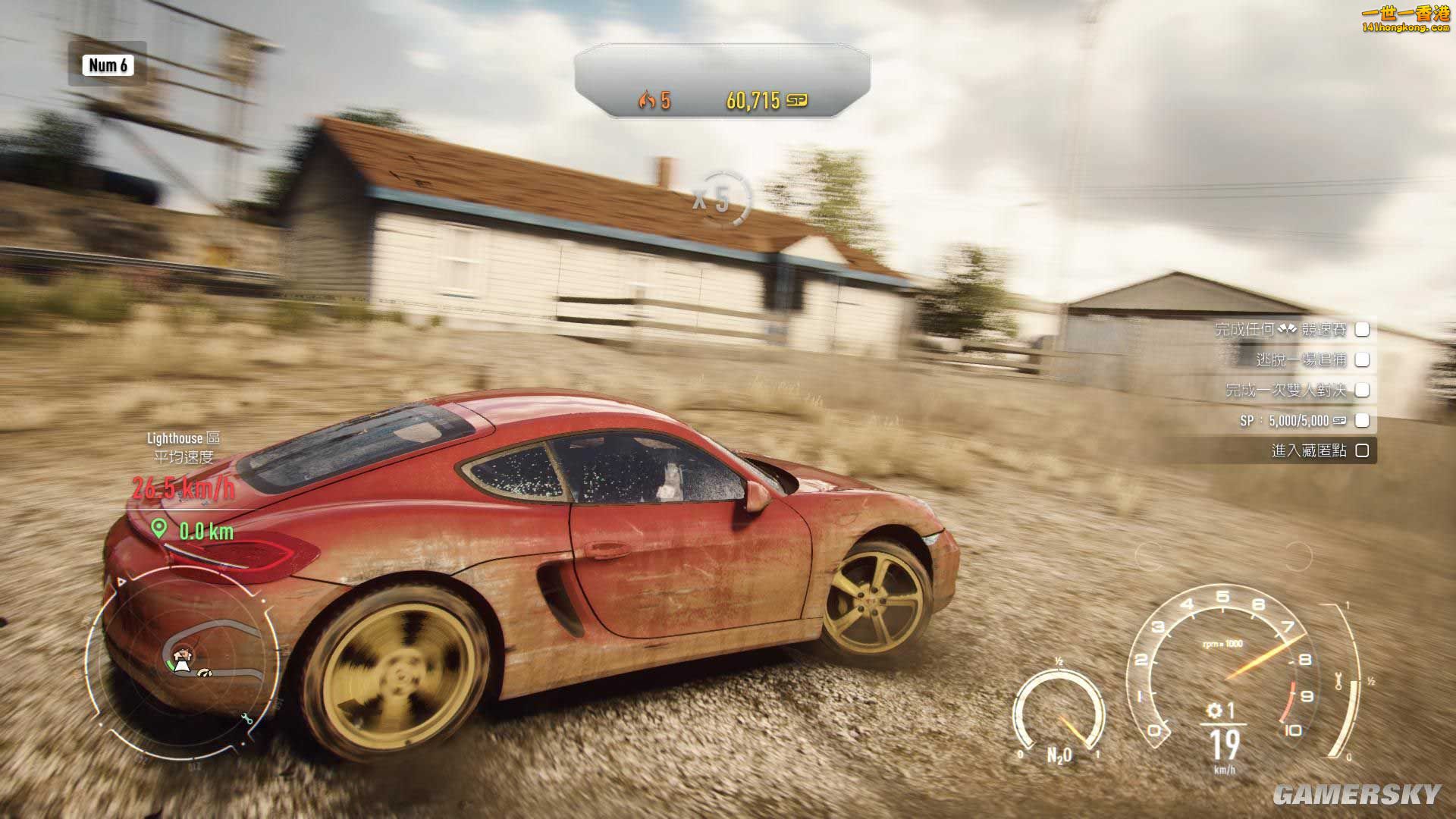Click the player arrow icon on the minimap
The image size is (1456, 819).
[x=181, y=666]
